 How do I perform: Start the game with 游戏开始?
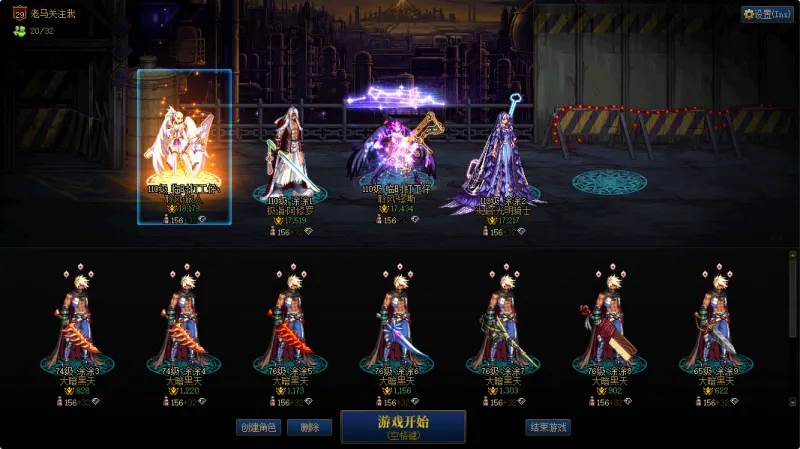click(x=403, y=426)
